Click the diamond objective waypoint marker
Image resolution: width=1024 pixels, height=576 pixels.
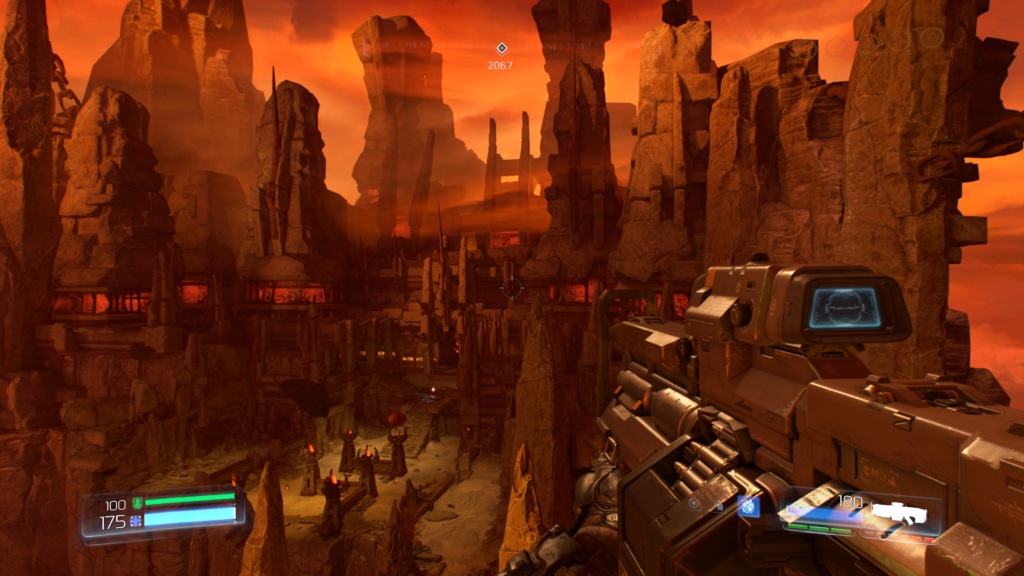[x=501, y=48]
